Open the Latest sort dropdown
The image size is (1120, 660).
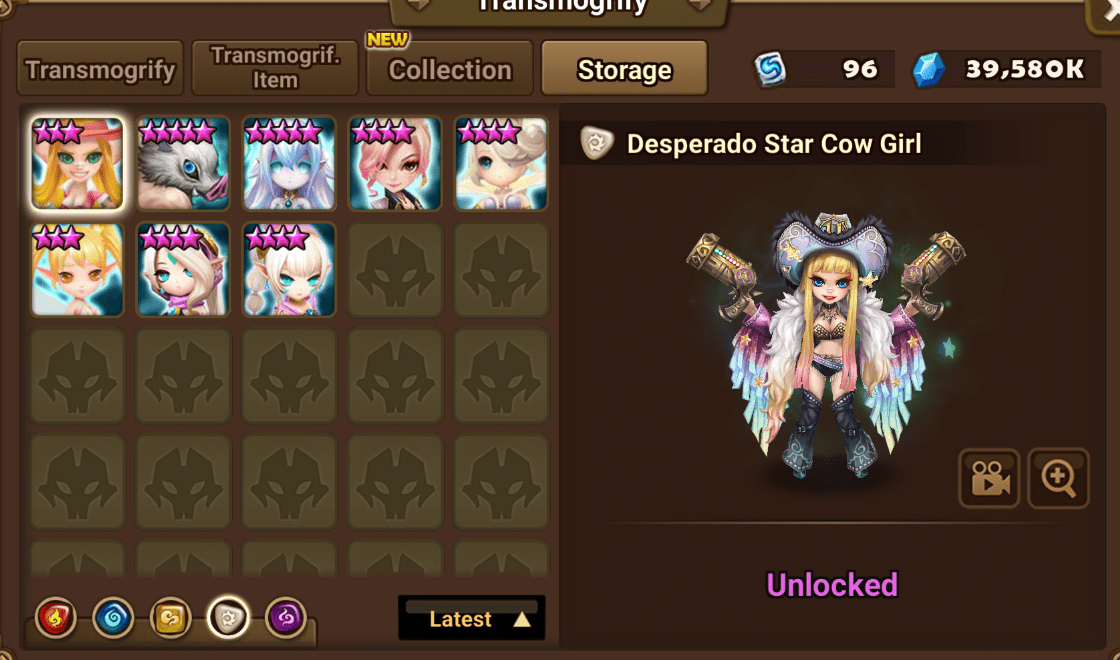[x=472, y=619]
